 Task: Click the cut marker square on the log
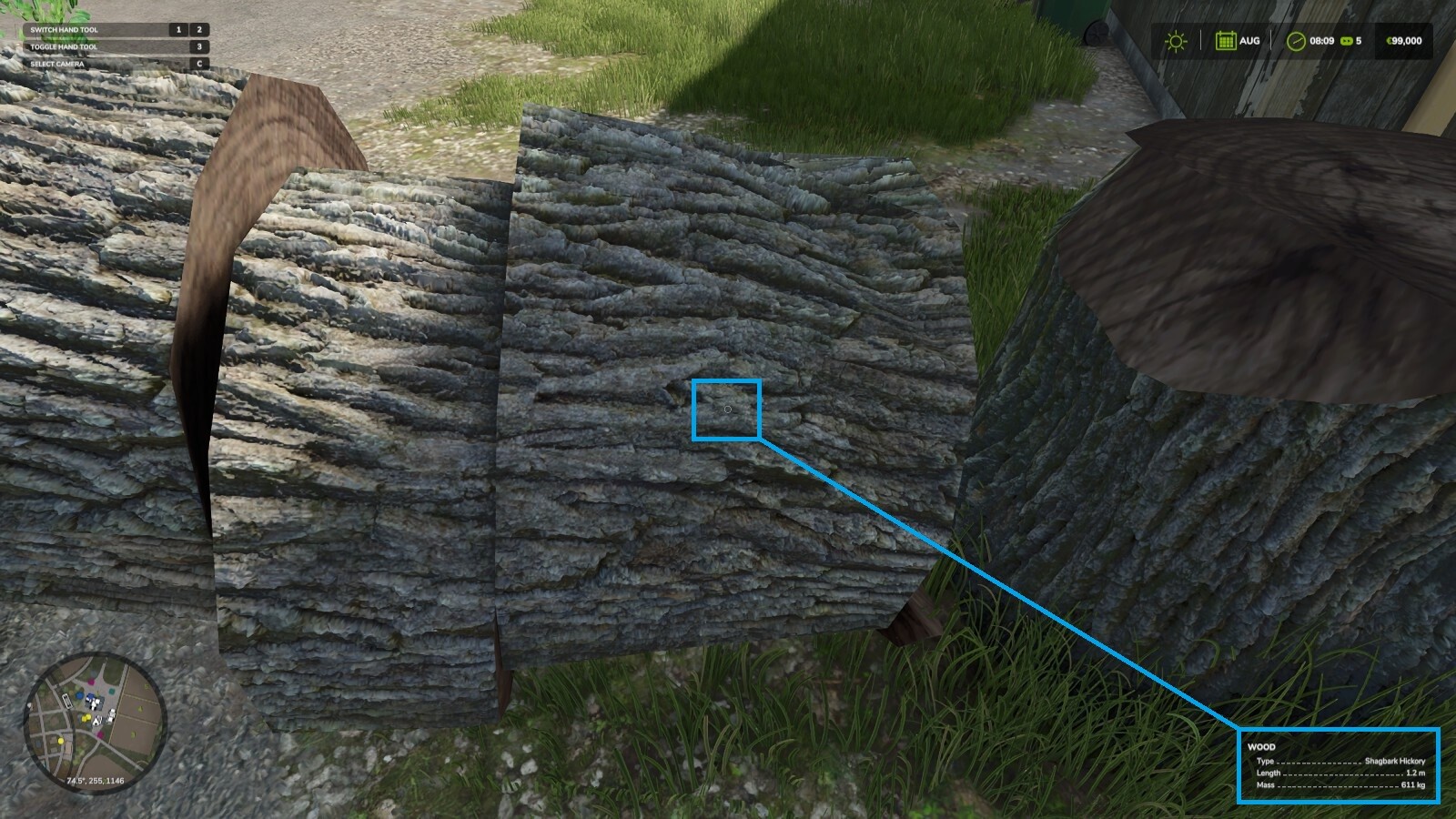[726, 410]
